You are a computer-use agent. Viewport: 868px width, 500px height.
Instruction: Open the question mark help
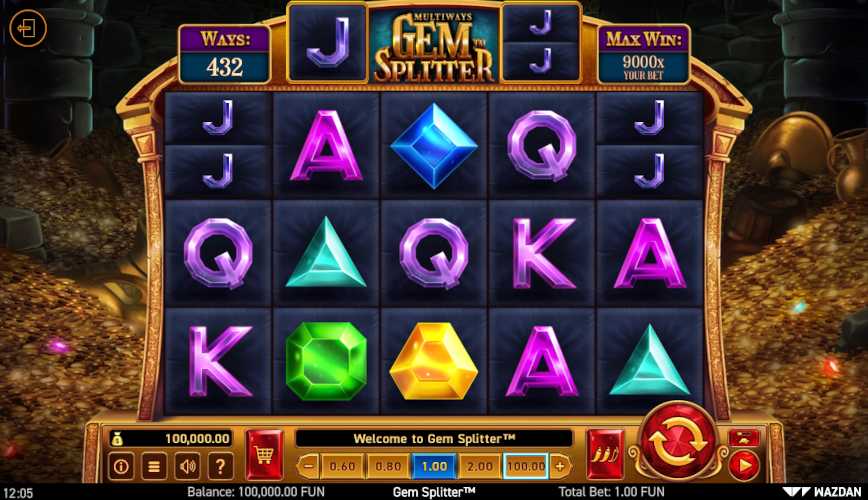[220, 466]
